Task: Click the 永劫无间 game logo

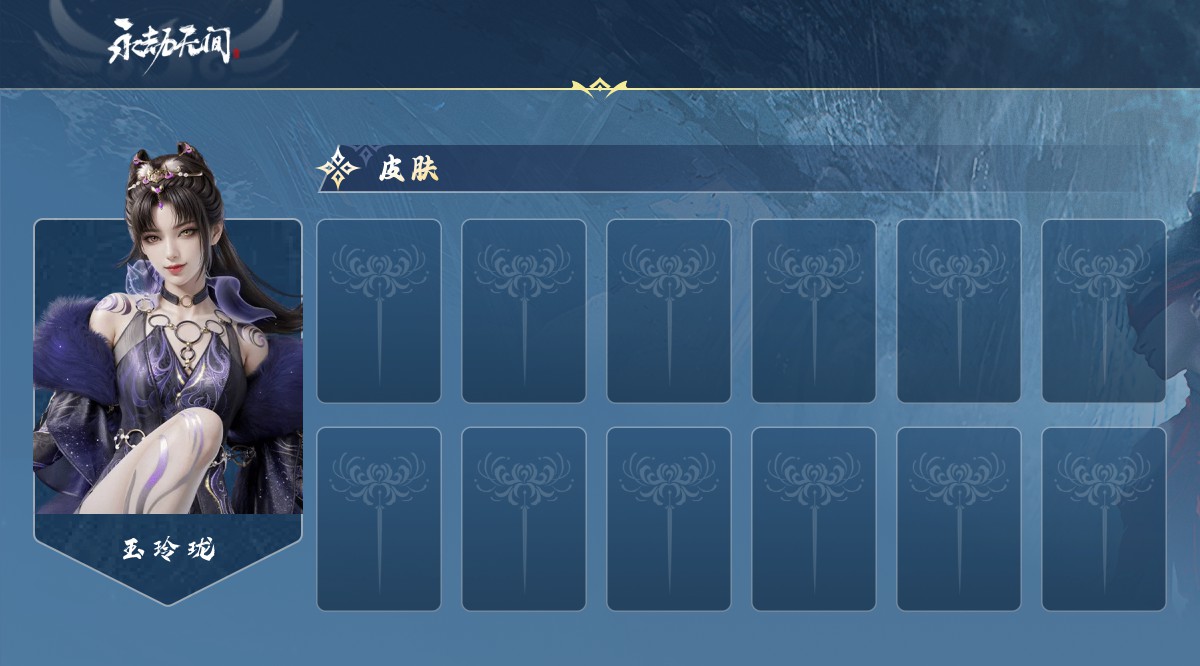Action: (x=174, y=42)
